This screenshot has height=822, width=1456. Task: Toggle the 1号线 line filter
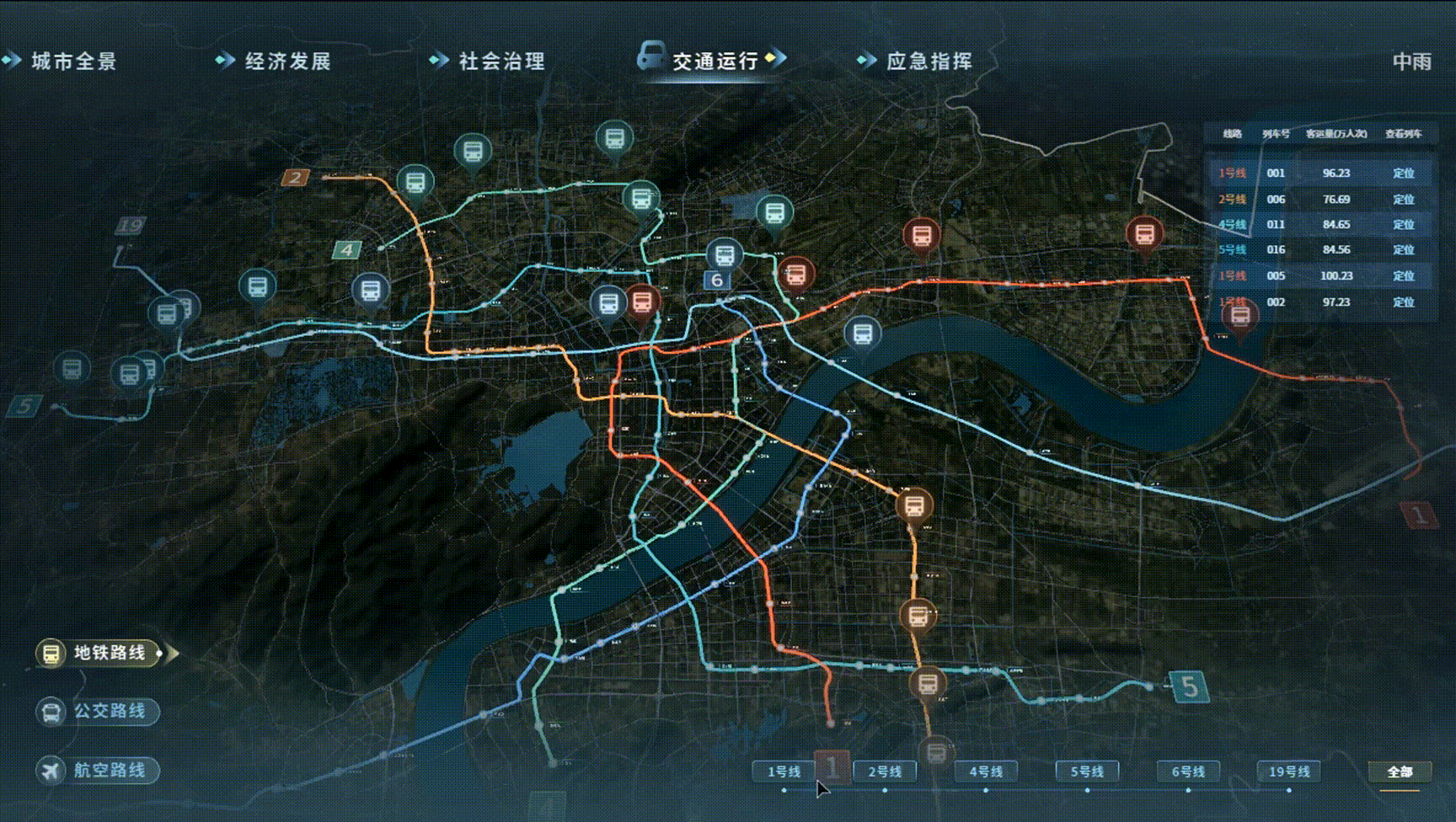pyautogui.click(x=785, y=770)
